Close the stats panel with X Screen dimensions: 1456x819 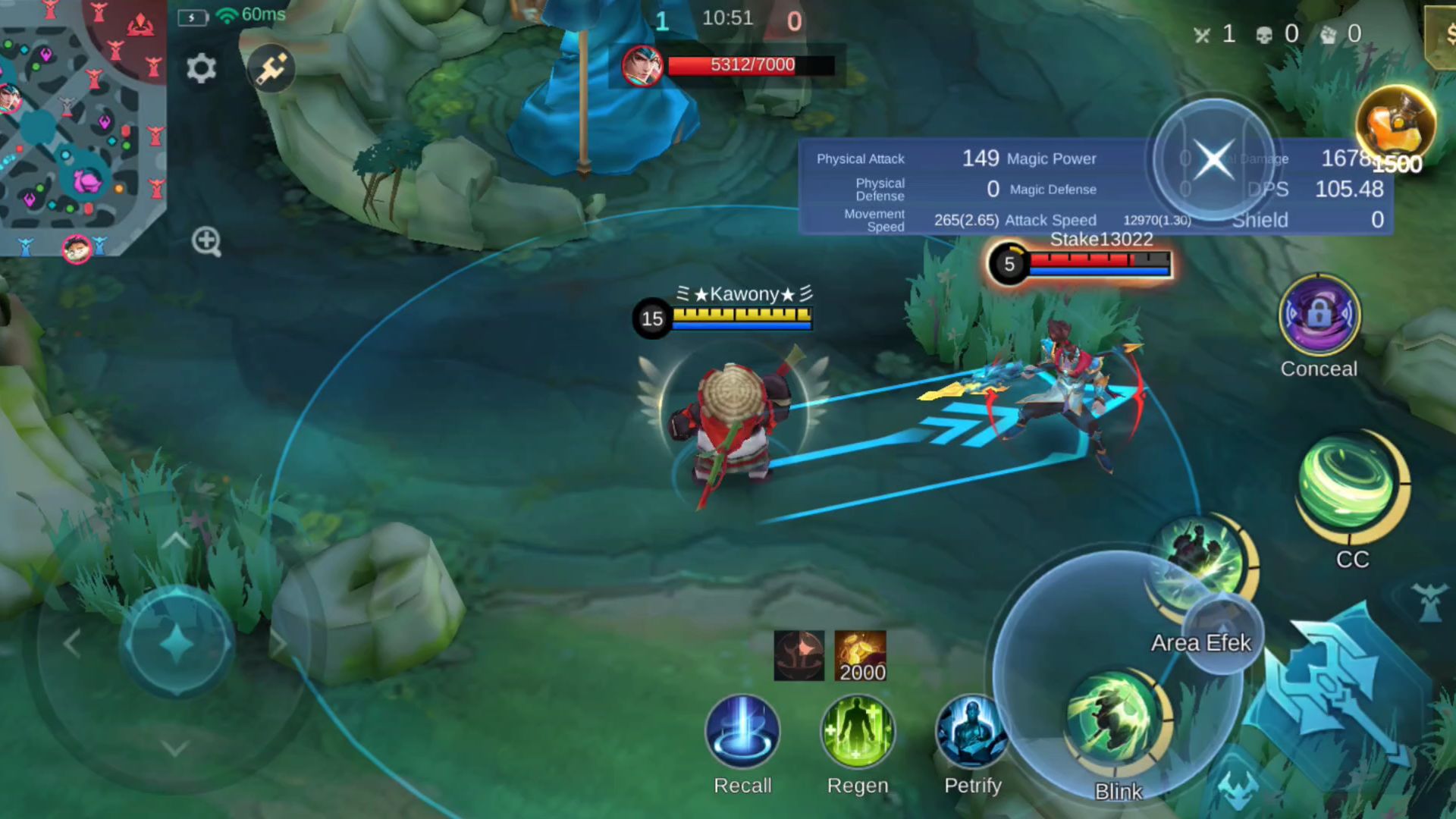point(1213,159)
